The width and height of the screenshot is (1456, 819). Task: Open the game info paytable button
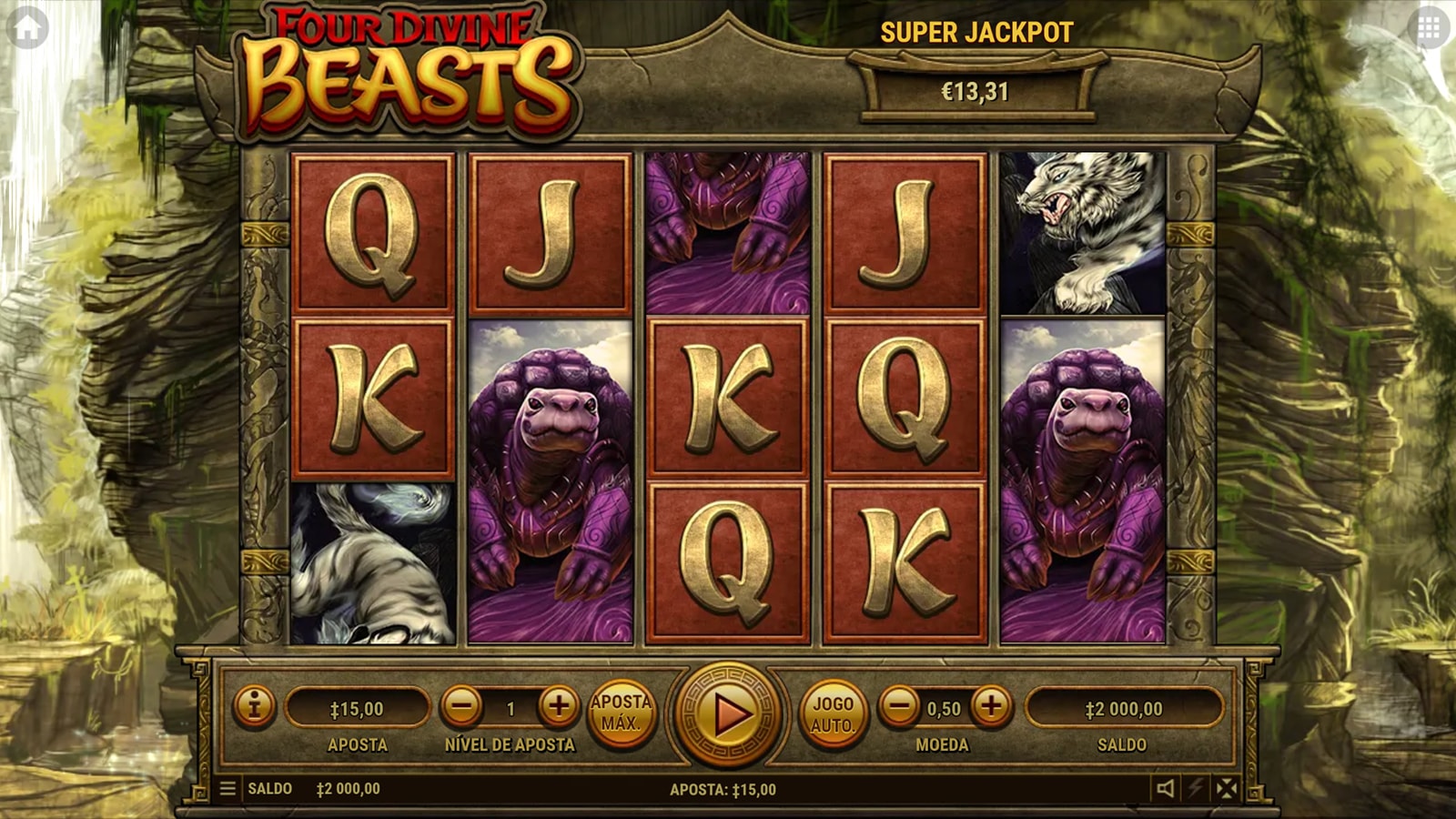254,706
